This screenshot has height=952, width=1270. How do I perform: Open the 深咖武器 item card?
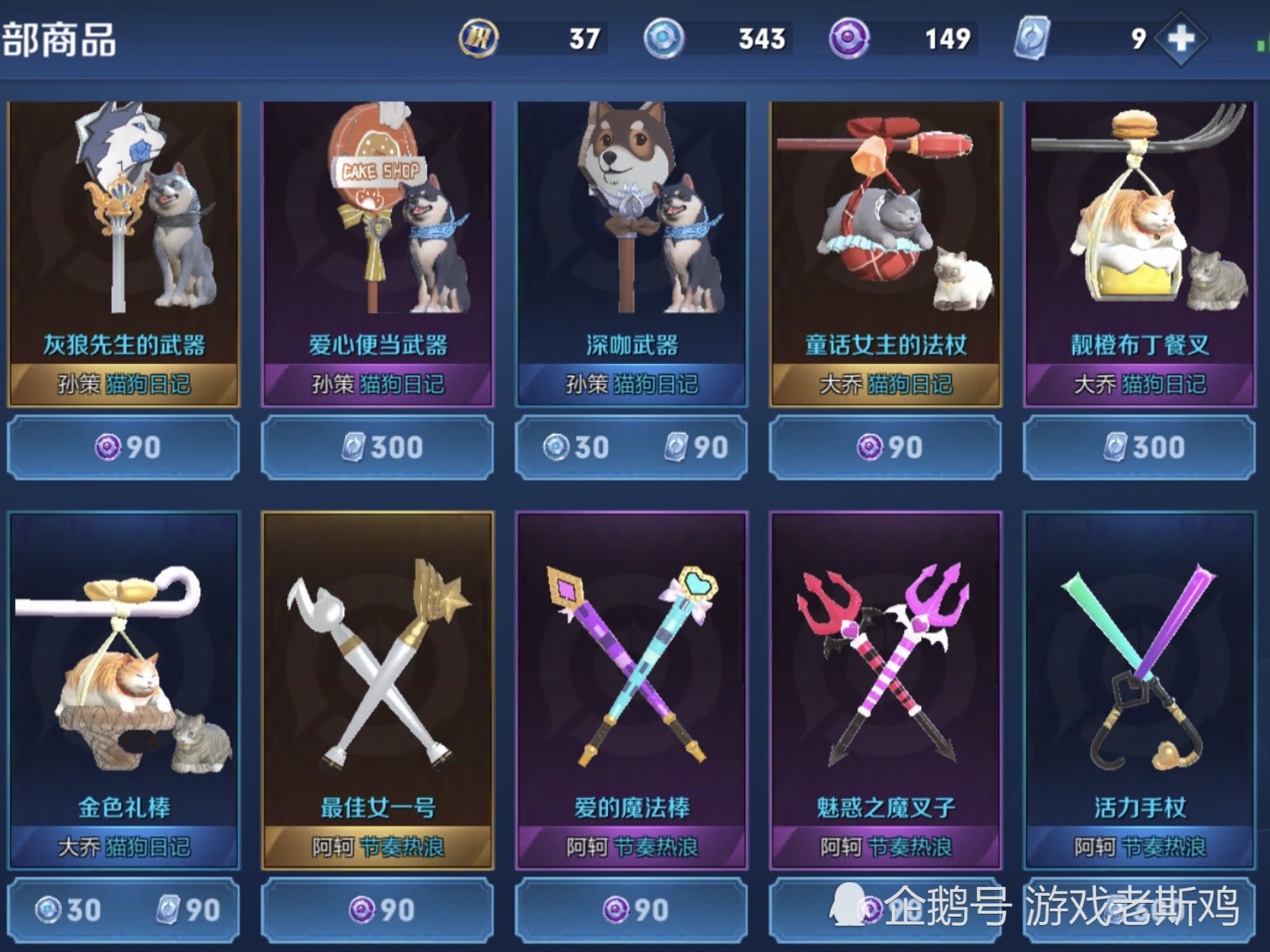click(631, 253)
